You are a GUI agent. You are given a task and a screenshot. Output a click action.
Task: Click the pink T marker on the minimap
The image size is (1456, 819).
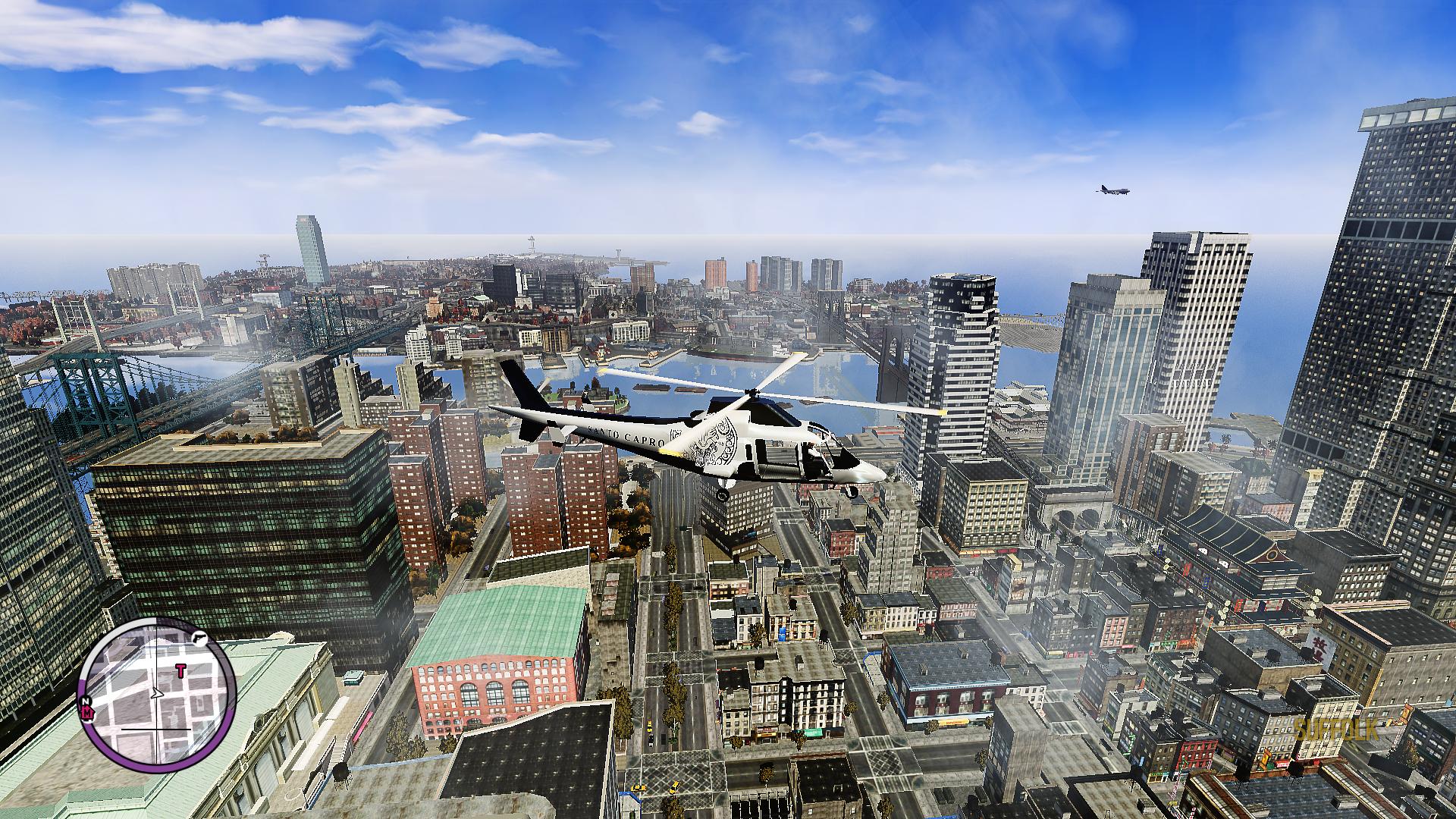tap(180, 670)
